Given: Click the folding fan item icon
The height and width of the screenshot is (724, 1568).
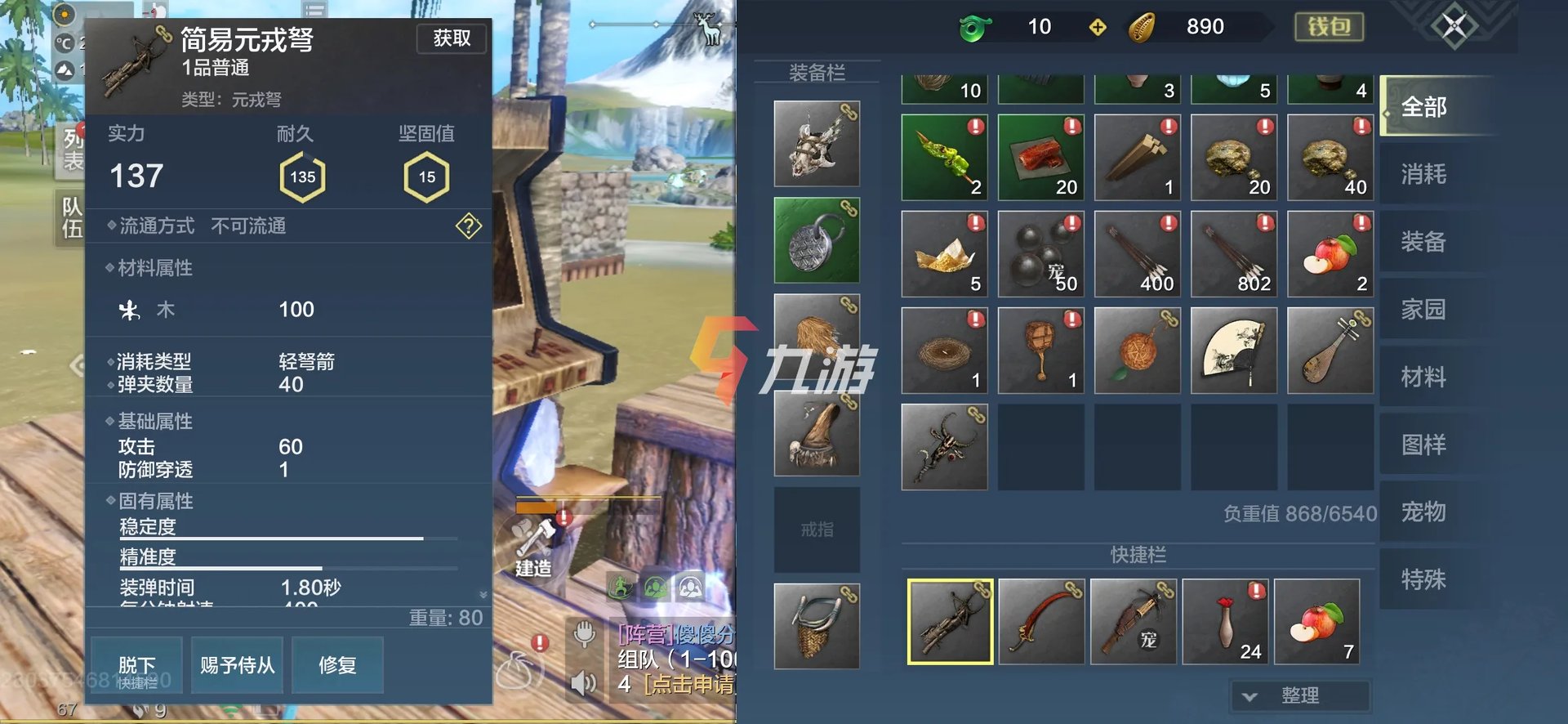Looking at the screenshot, I should (x=1233, y=351).
